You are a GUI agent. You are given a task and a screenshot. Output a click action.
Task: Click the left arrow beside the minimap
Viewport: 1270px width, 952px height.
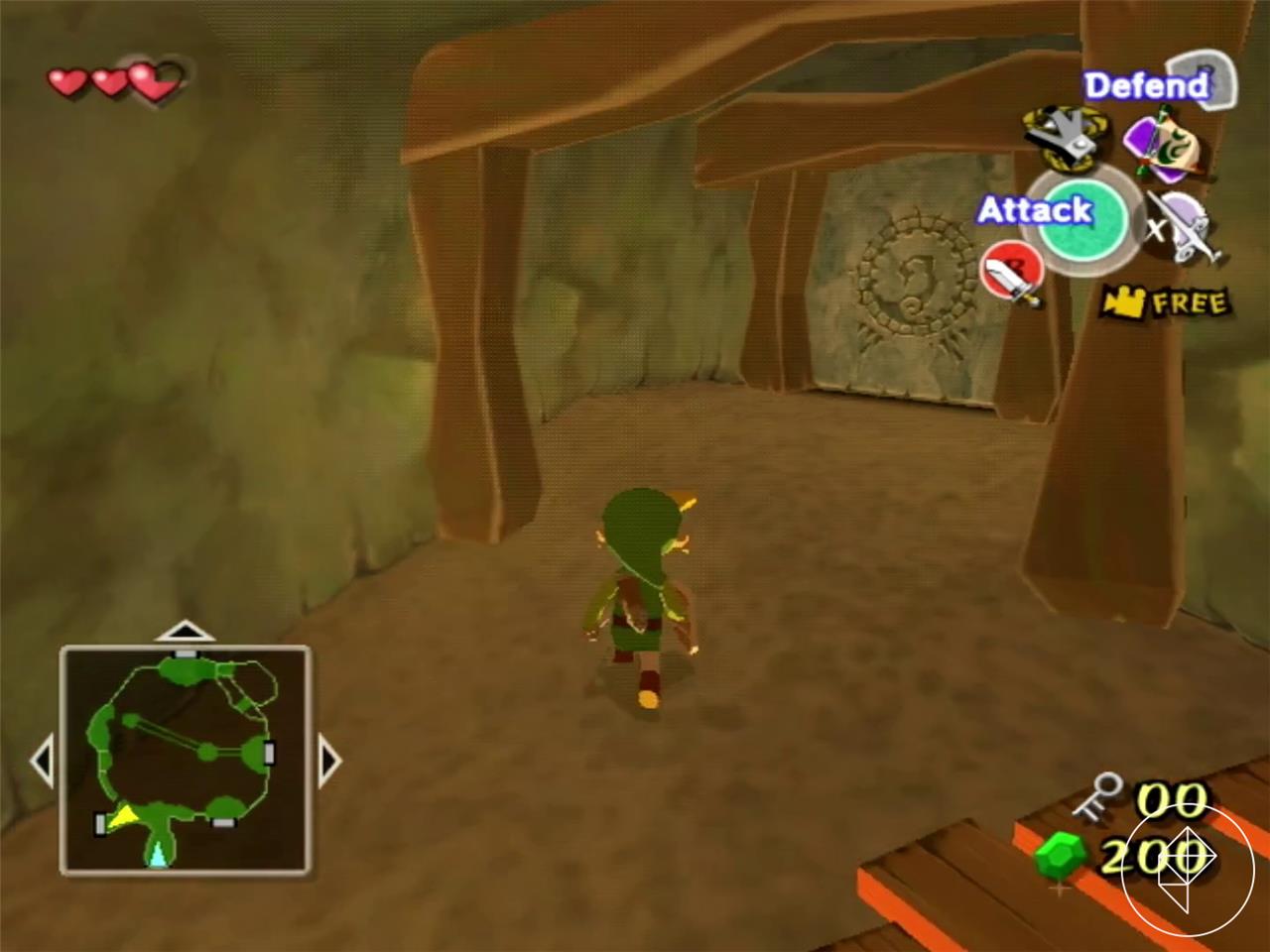tap(44, 760)
